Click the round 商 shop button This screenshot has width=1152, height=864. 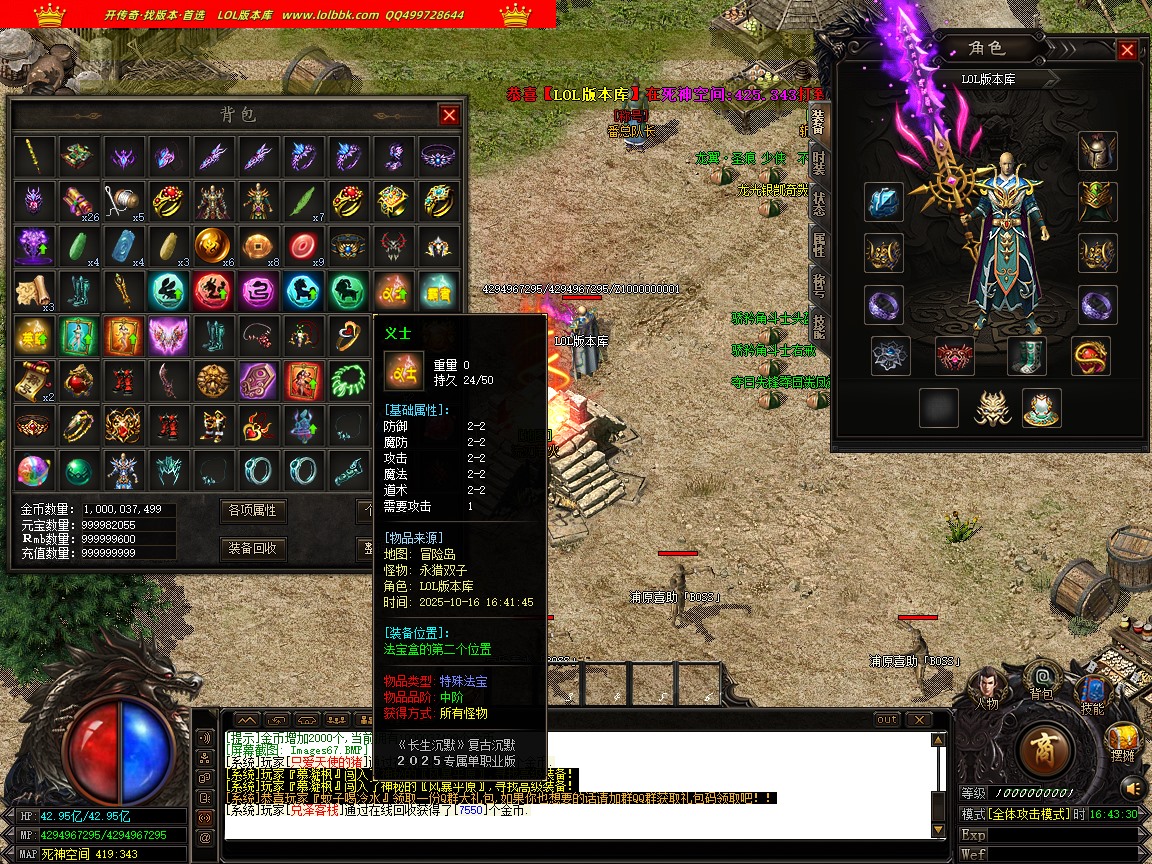click(x=1045, y=749)
